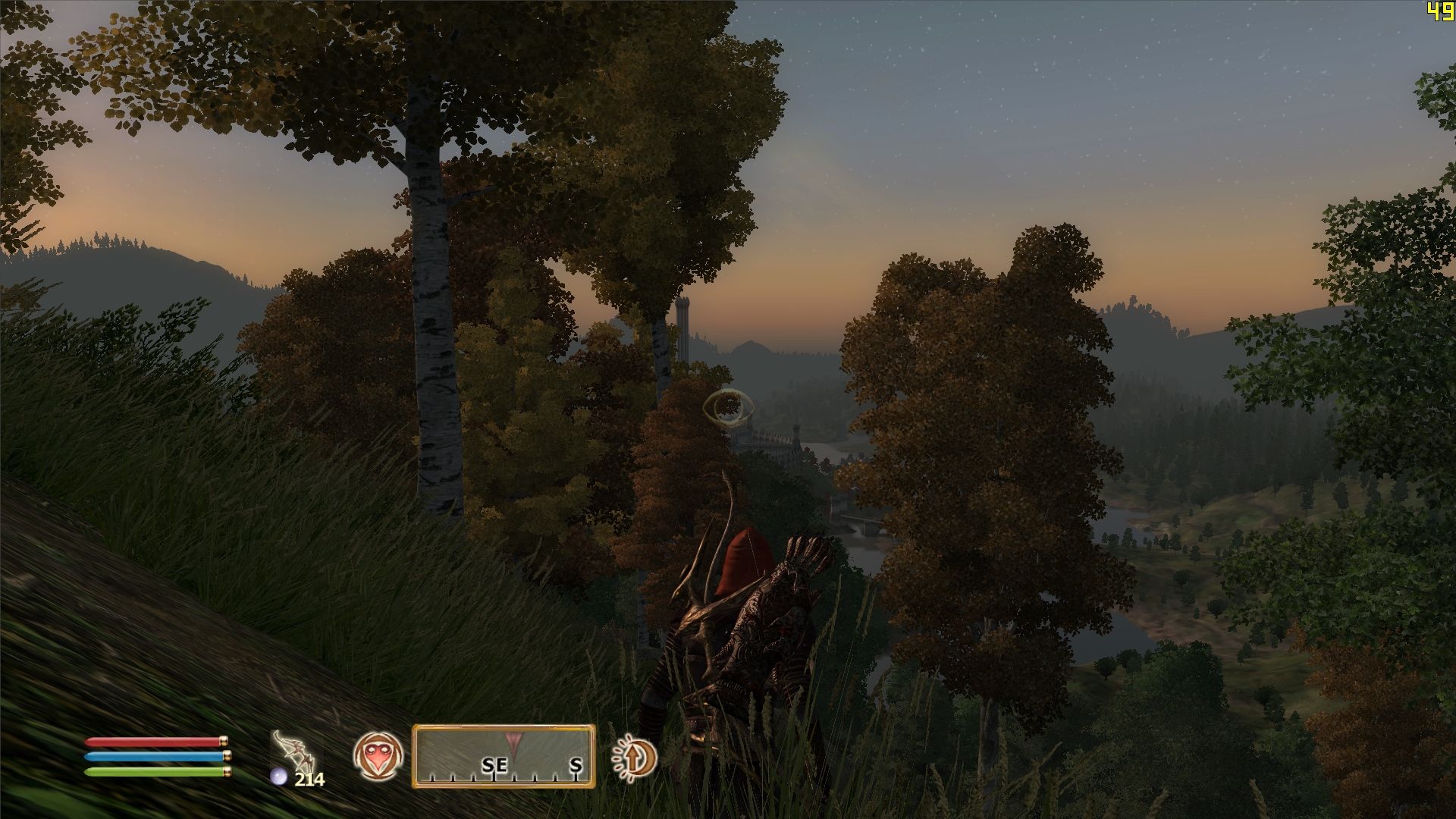Click the compass bar showing SE and S
The width and height of the screenshot is (1456, 819).
click(504, 755)
